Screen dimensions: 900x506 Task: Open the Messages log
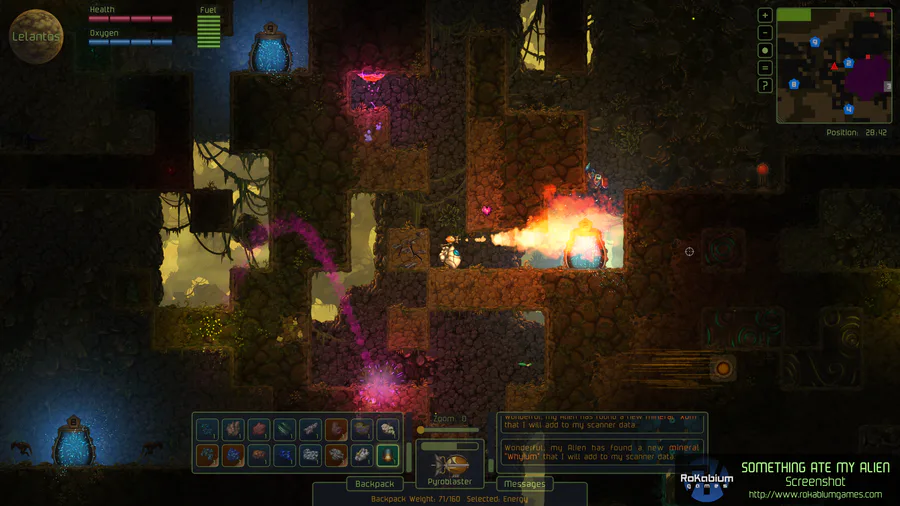click(x=524, y=484)
